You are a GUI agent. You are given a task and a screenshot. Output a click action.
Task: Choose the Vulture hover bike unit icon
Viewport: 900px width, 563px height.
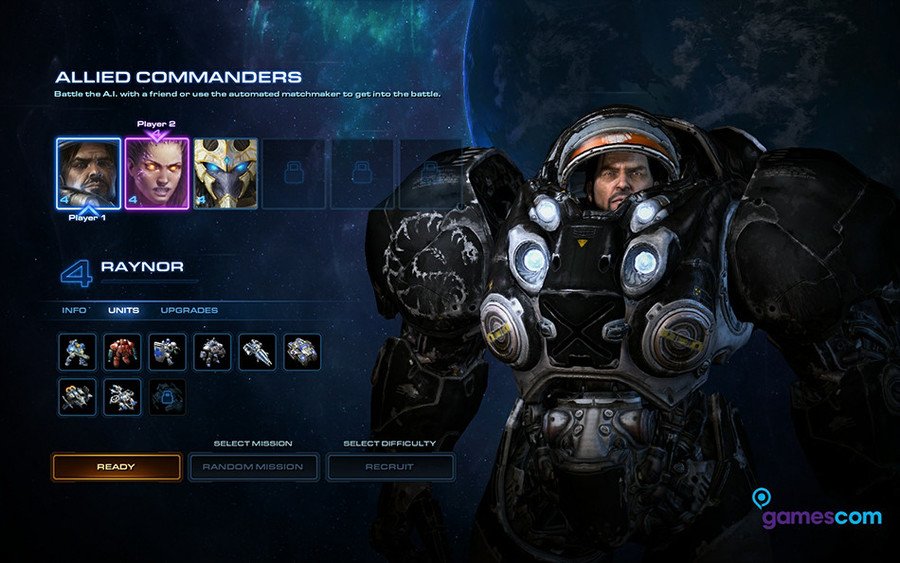click(257, 352)
